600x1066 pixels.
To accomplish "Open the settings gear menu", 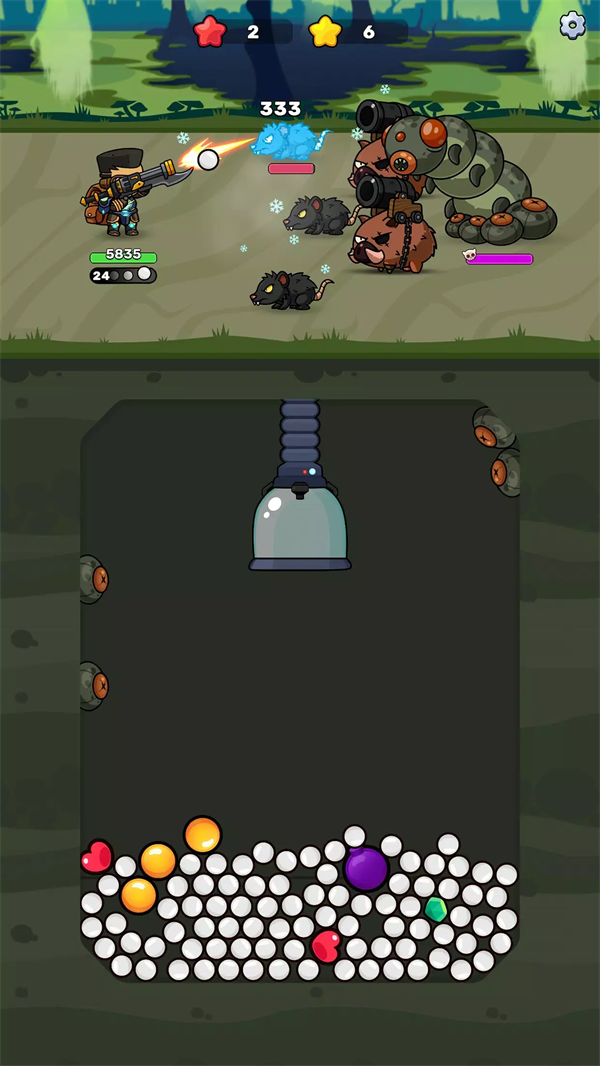I will (x=572, y=25).
